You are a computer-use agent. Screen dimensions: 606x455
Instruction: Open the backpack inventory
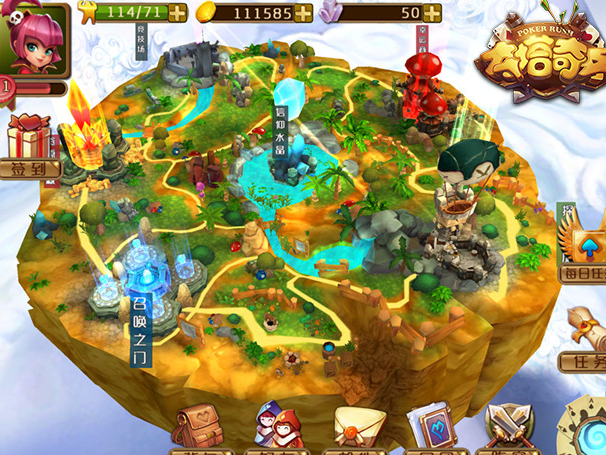click(197, 428)
